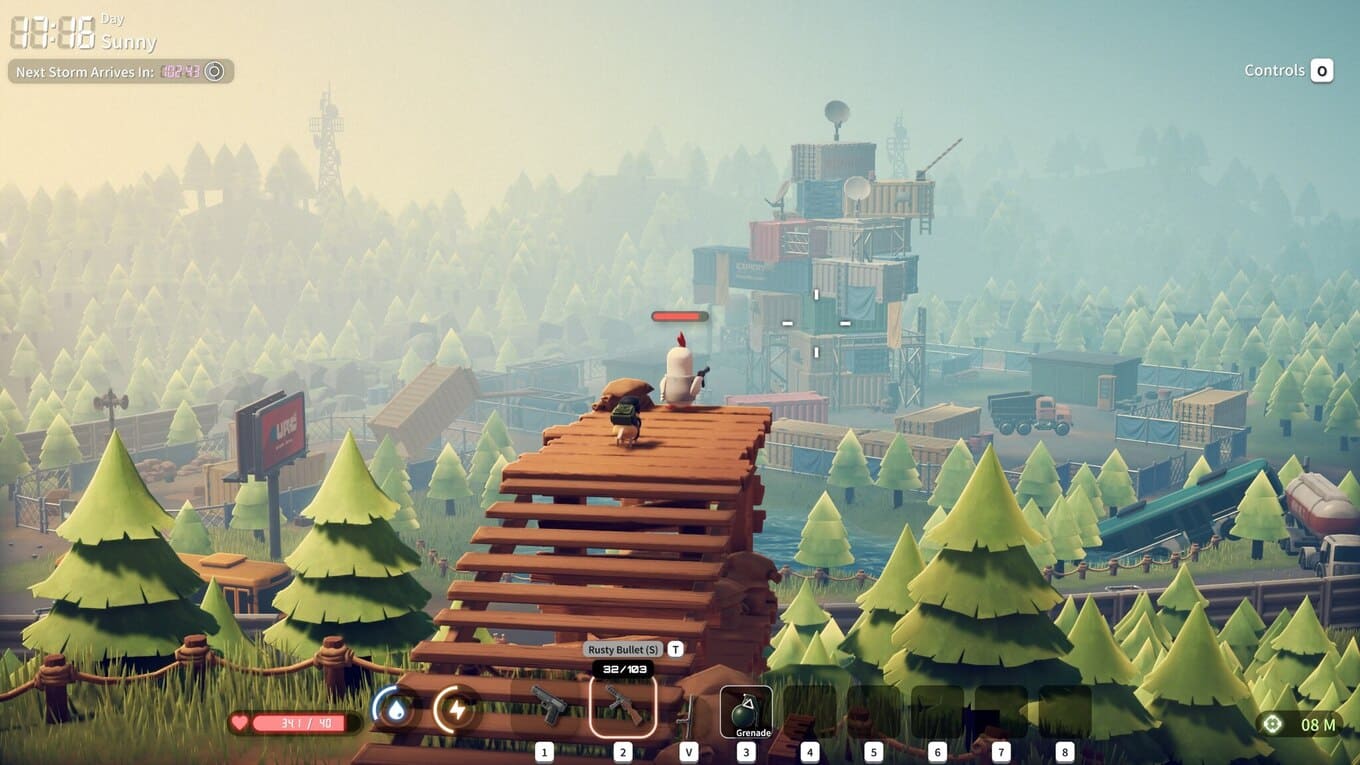The image size is (1360, 765).
Task: Click the lightning bolt energy gauge
Action: 457,709
